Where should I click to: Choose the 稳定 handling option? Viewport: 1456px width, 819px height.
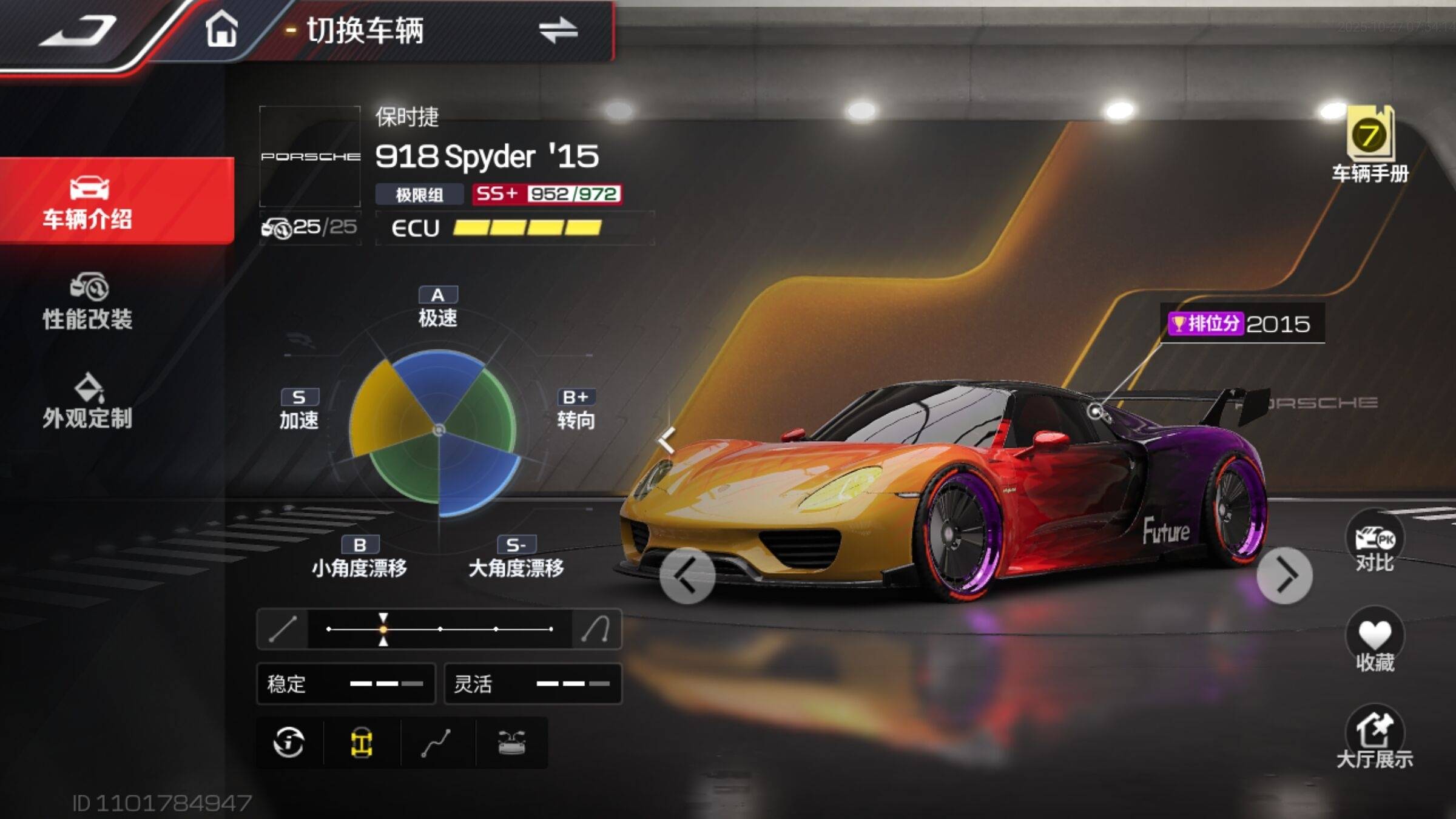pos(346,684)
